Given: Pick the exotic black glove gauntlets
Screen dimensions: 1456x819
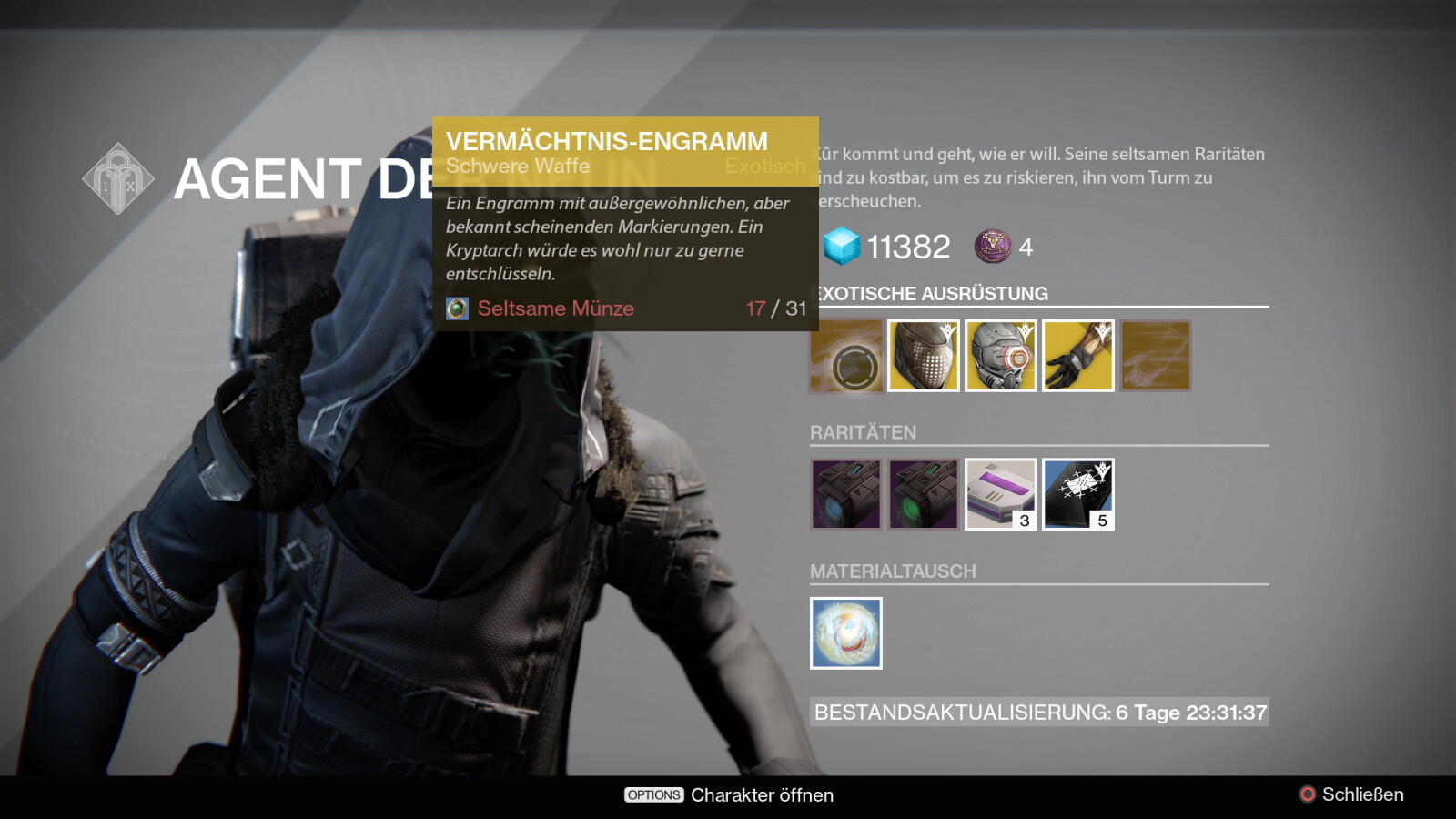Looking at the screenshot, I should pyautogui.click(x=1078, y=357).
